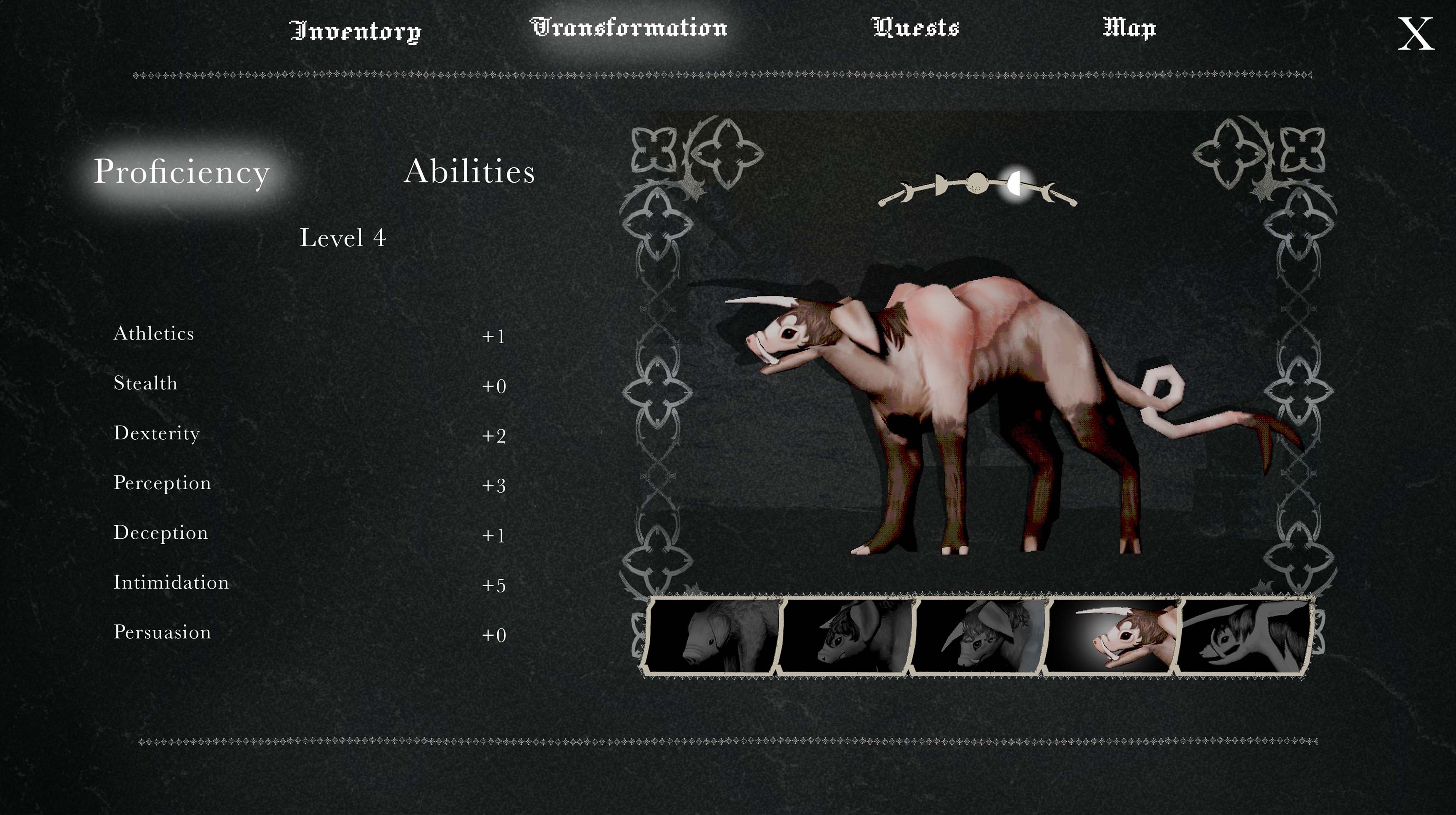1456x815 pixels.
Task: Close the menu with the X
Action: pyautogui.click(x=1415, y=34)
